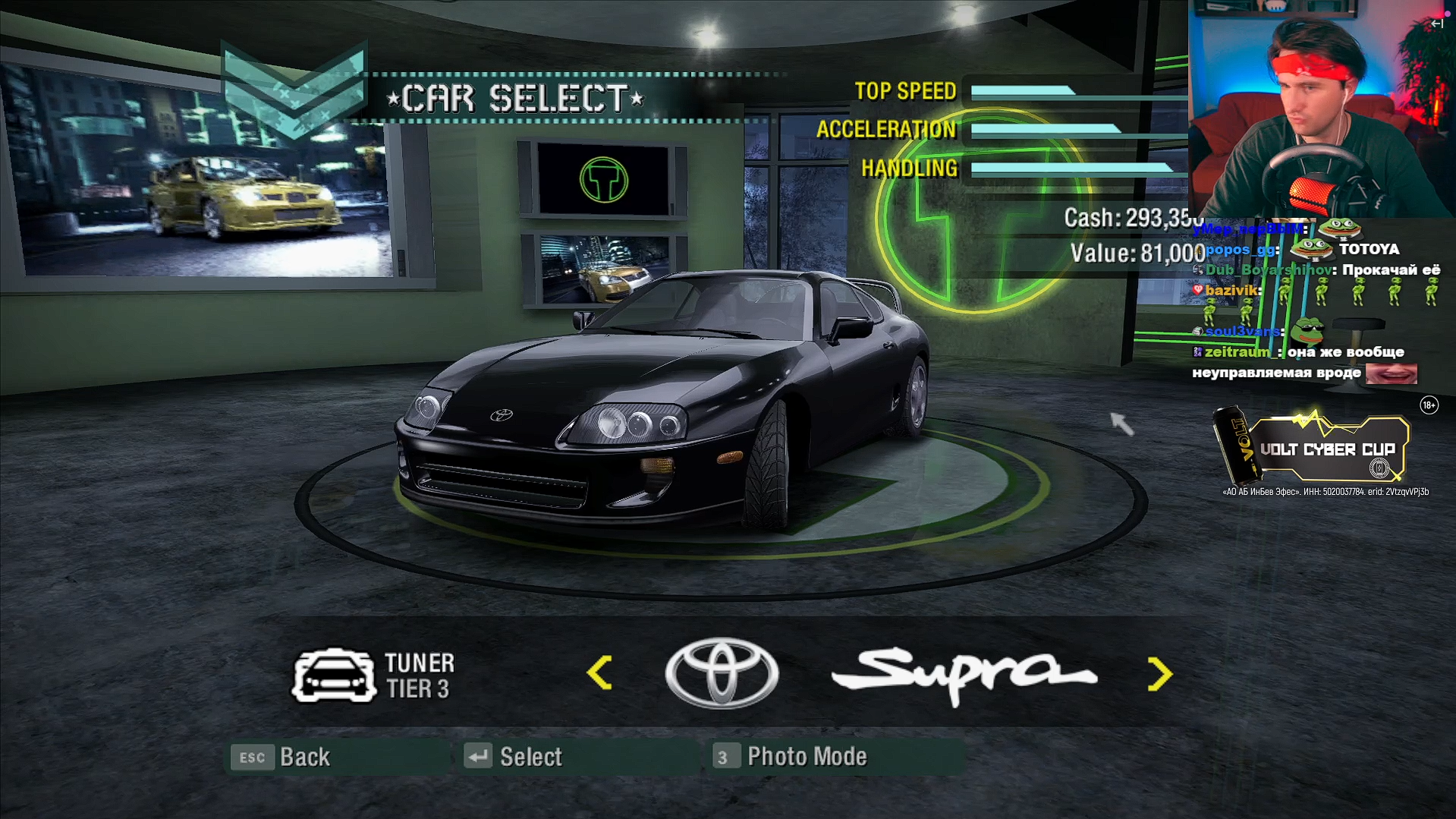
Task: Show the next car with right arrow
Action: (1159, 674)
